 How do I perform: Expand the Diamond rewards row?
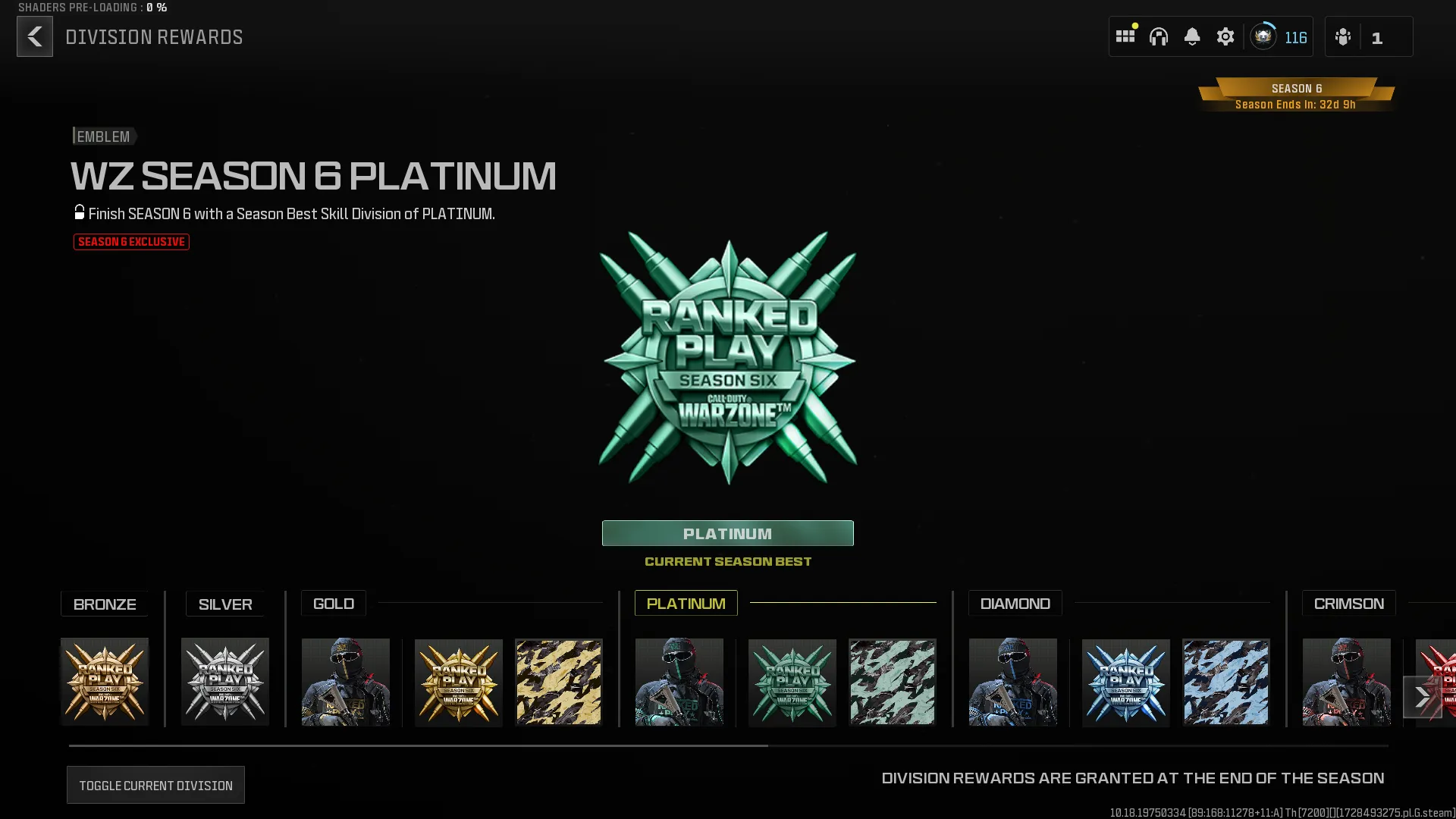[x=1015, y=603]
